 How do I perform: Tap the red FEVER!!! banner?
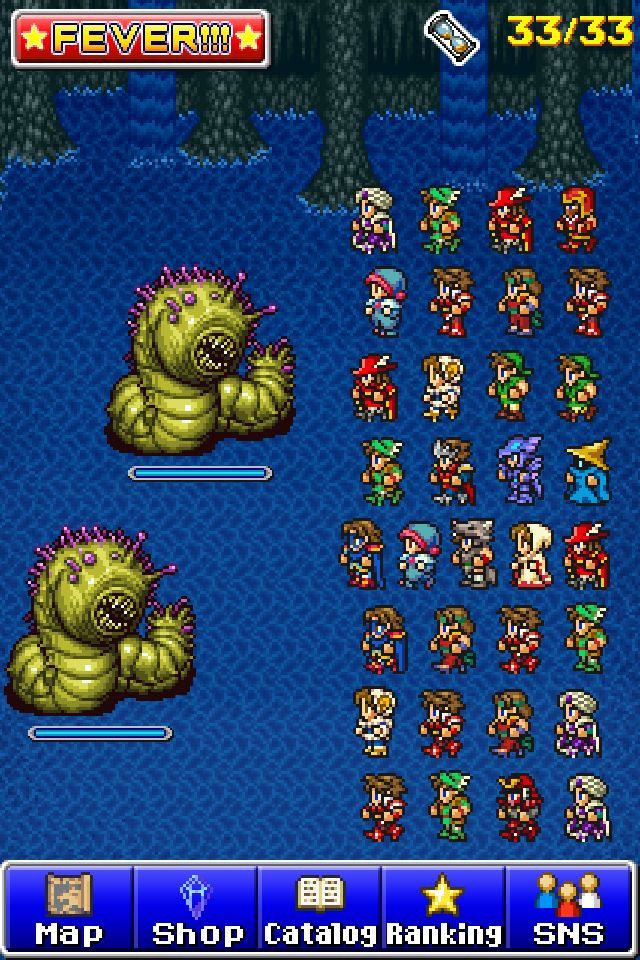click(x=141, y=39)
